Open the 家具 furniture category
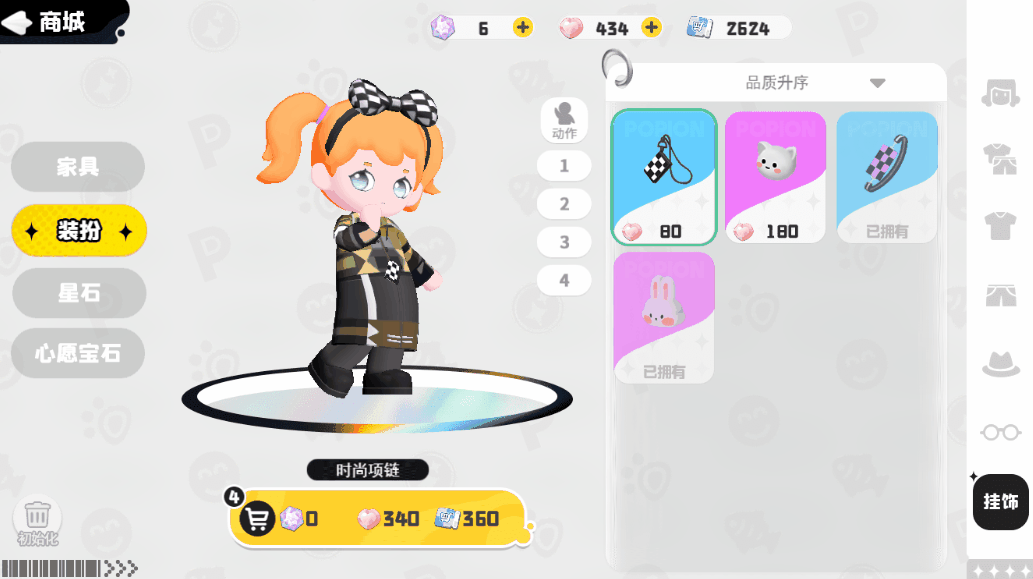 pyautogui.click(x=78, y=167)
